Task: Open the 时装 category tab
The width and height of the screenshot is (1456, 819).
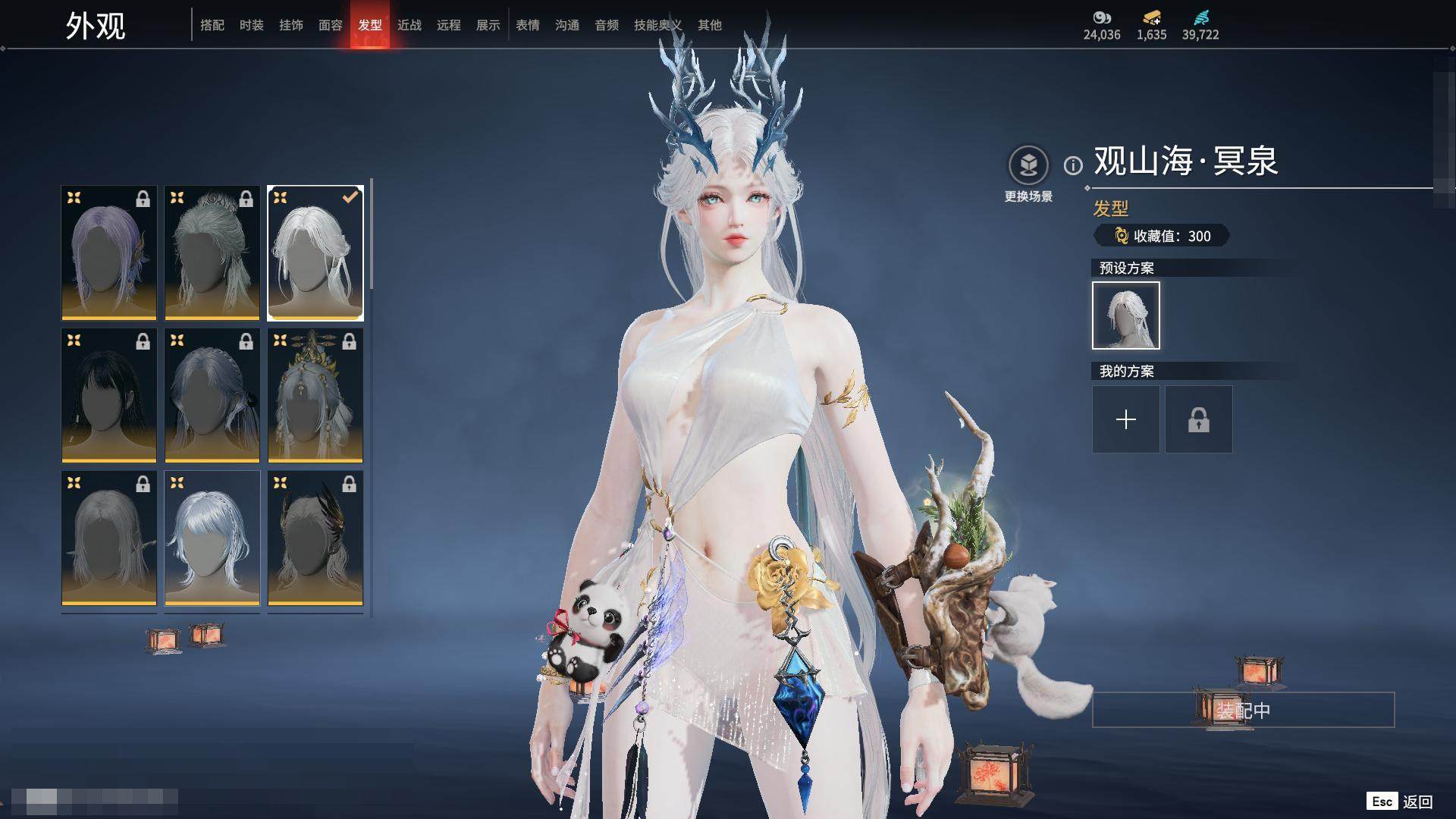Action: [x=252, y=25]
